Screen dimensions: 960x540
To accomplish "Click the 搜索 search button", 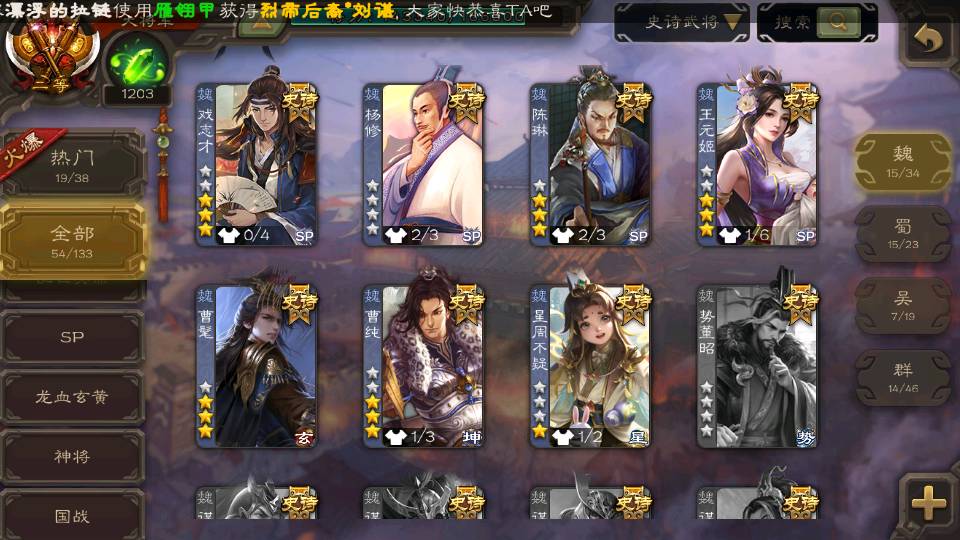I will pos(817,22).
